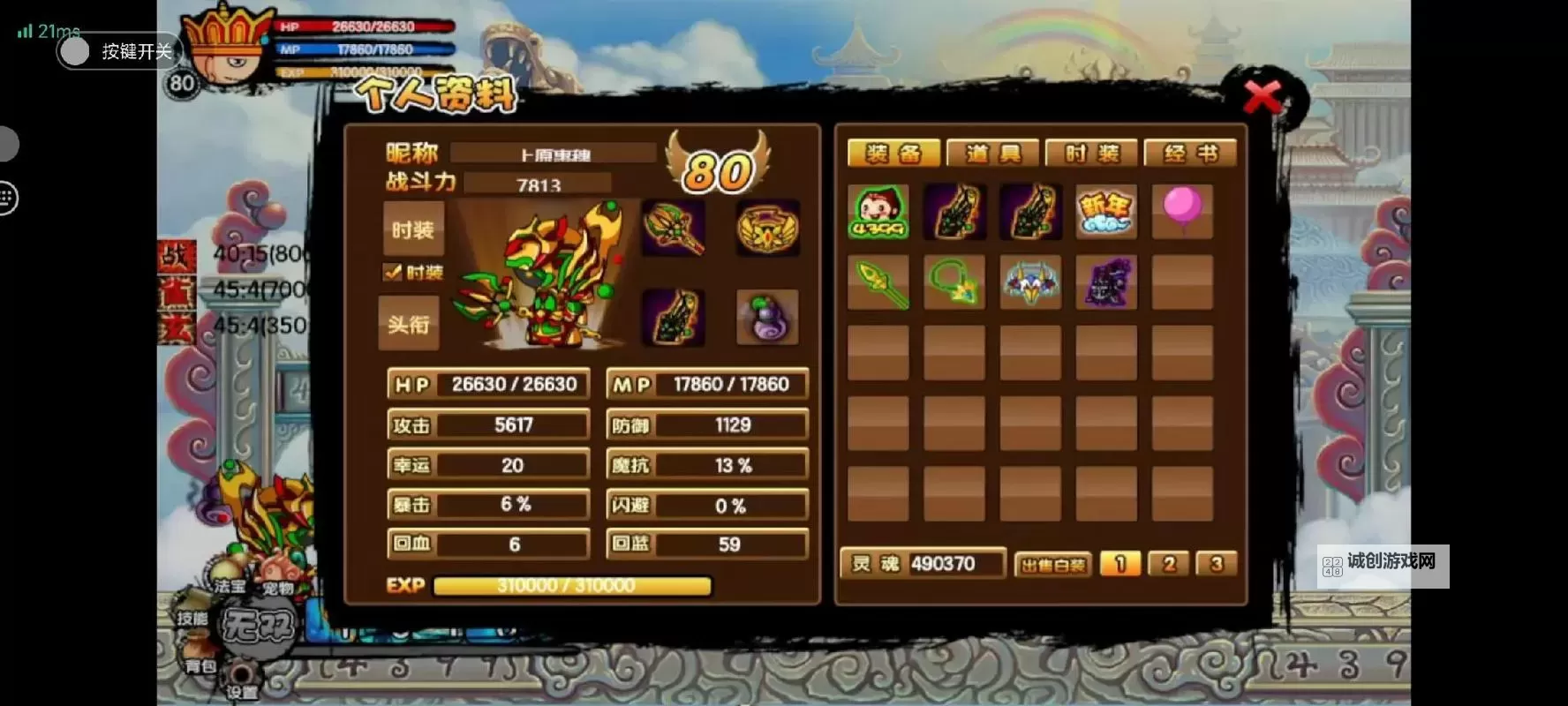Switch to the 道具 items tab
Viewport: 1568px width, 706px height.
pyautogui.click(x=992, y=153)
